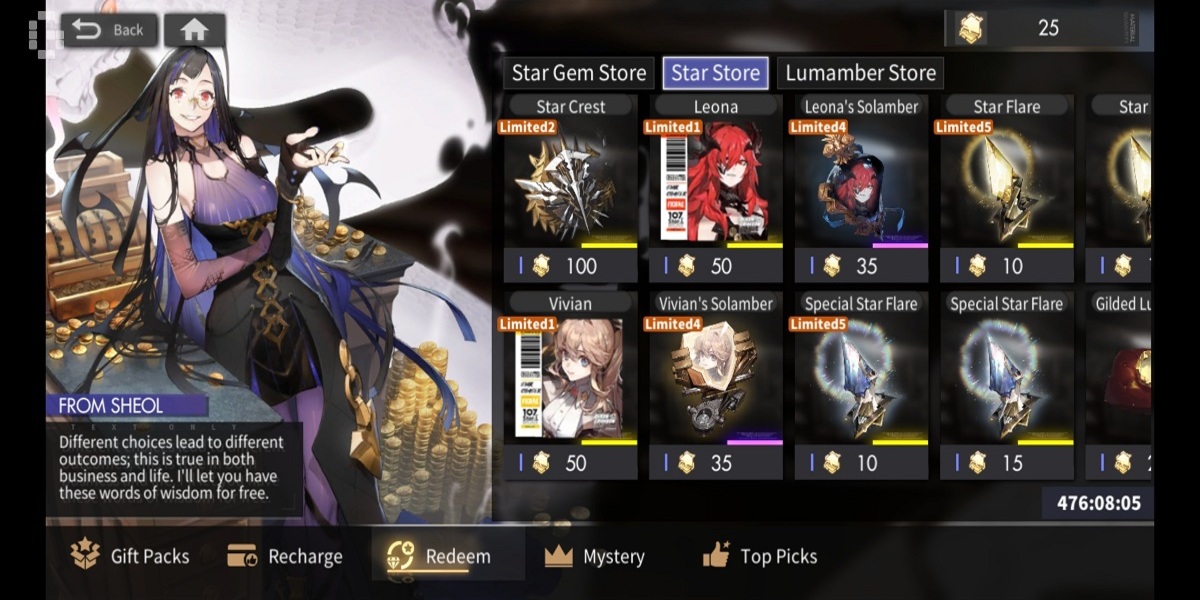Viewport: 1200px width, 600px height.
Task: Buy the Special Star Flare costing 15
Action: tap(1006, 387)
